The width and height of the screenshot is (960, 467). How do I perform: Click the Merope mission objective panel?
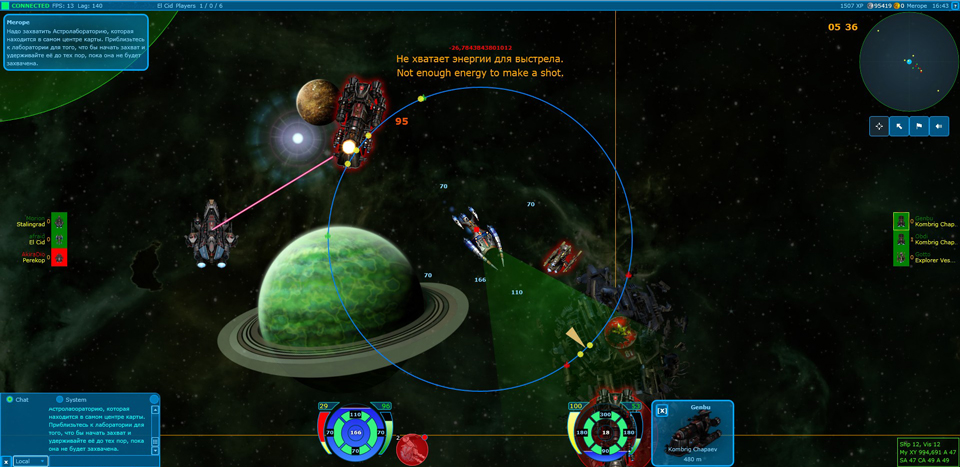(x=75, y=43)
